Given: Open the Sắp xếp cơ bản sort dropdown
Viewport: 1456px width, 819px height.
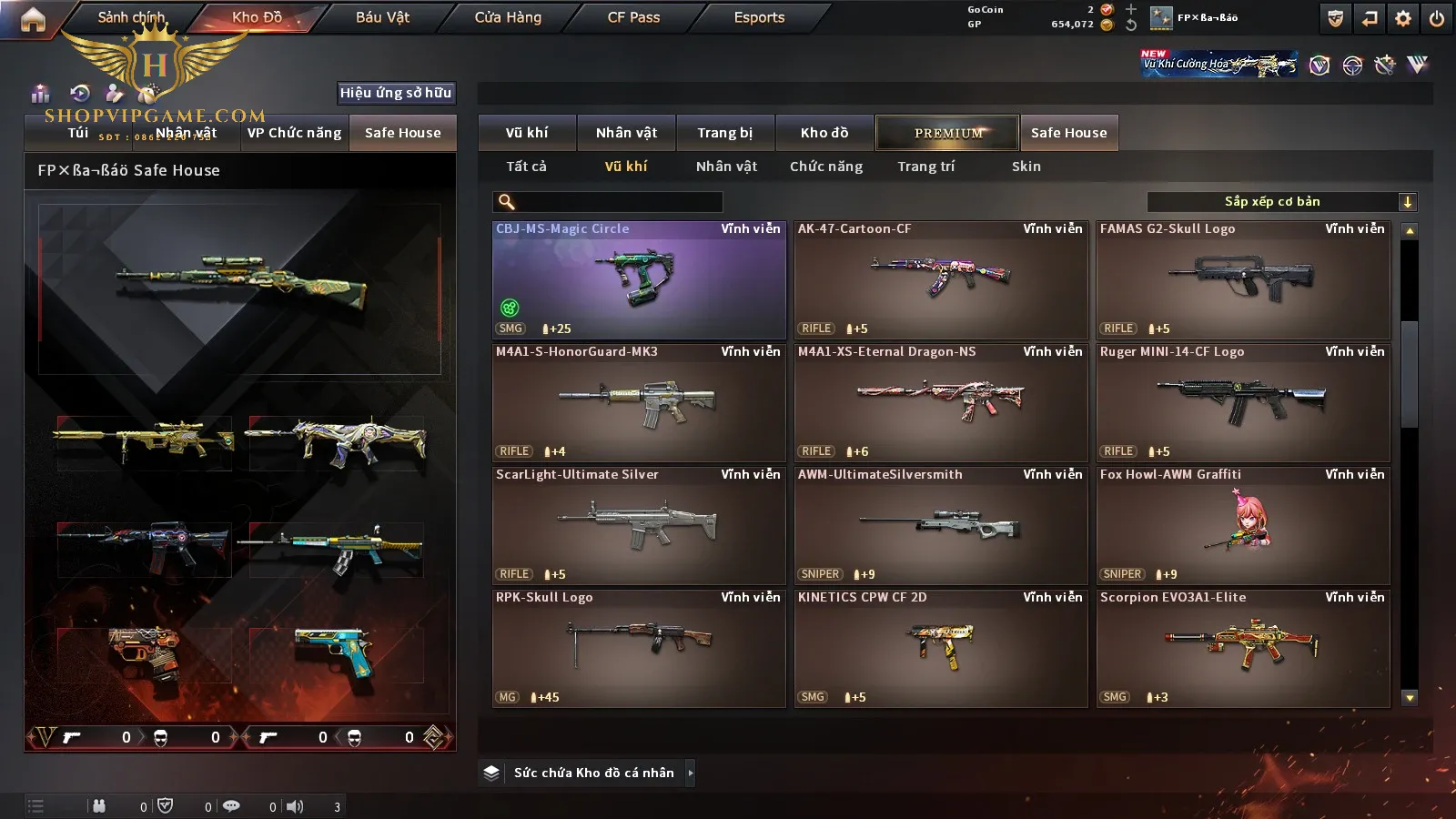Looking at the screenshot, I should tap(1281, 202).
